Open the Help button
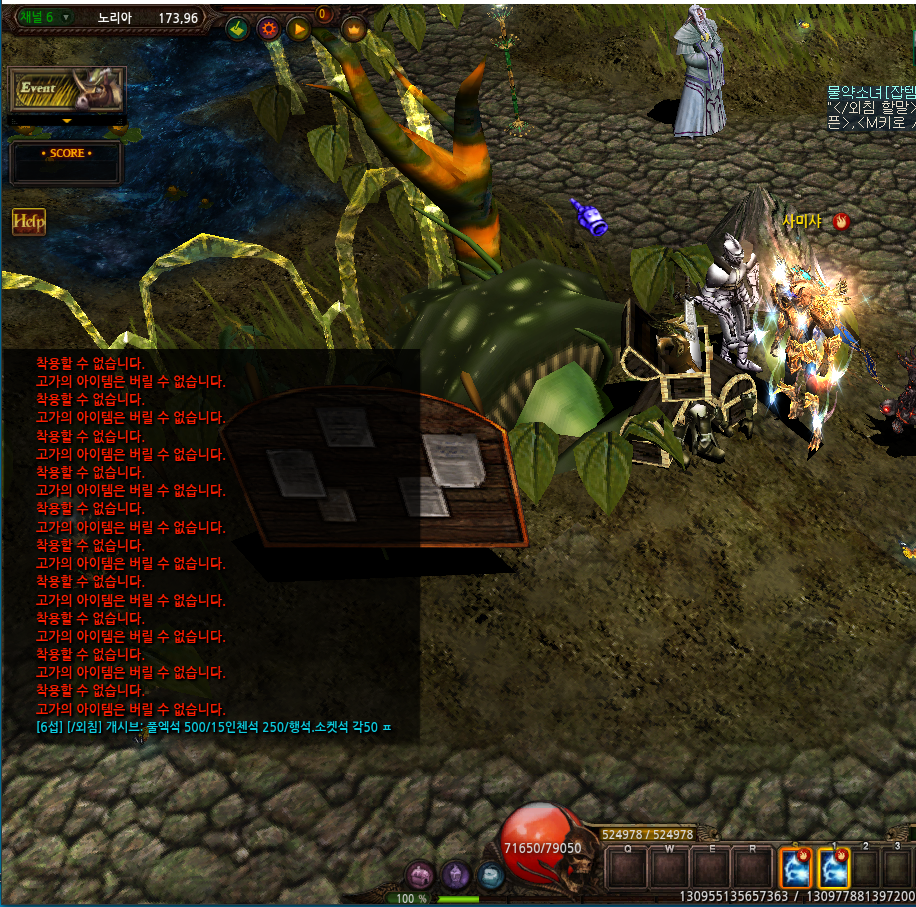 click(29, 222)
